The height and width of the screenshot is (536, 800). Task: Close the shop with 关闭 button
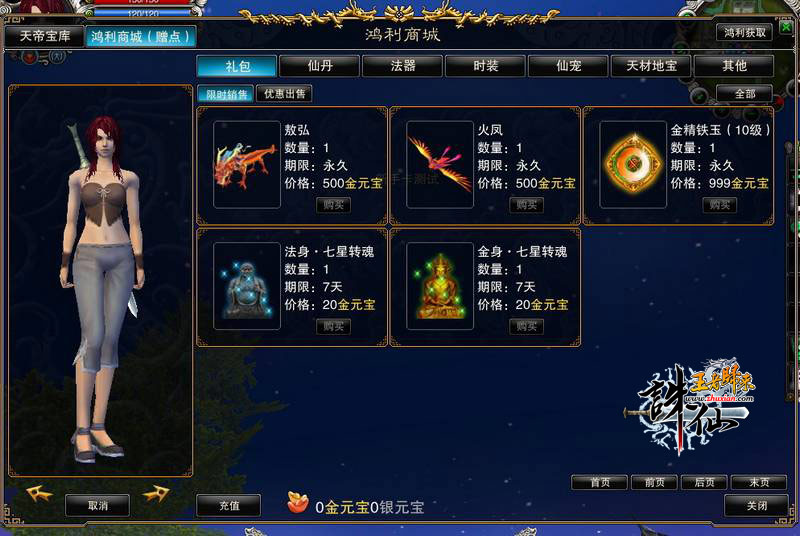757,505
